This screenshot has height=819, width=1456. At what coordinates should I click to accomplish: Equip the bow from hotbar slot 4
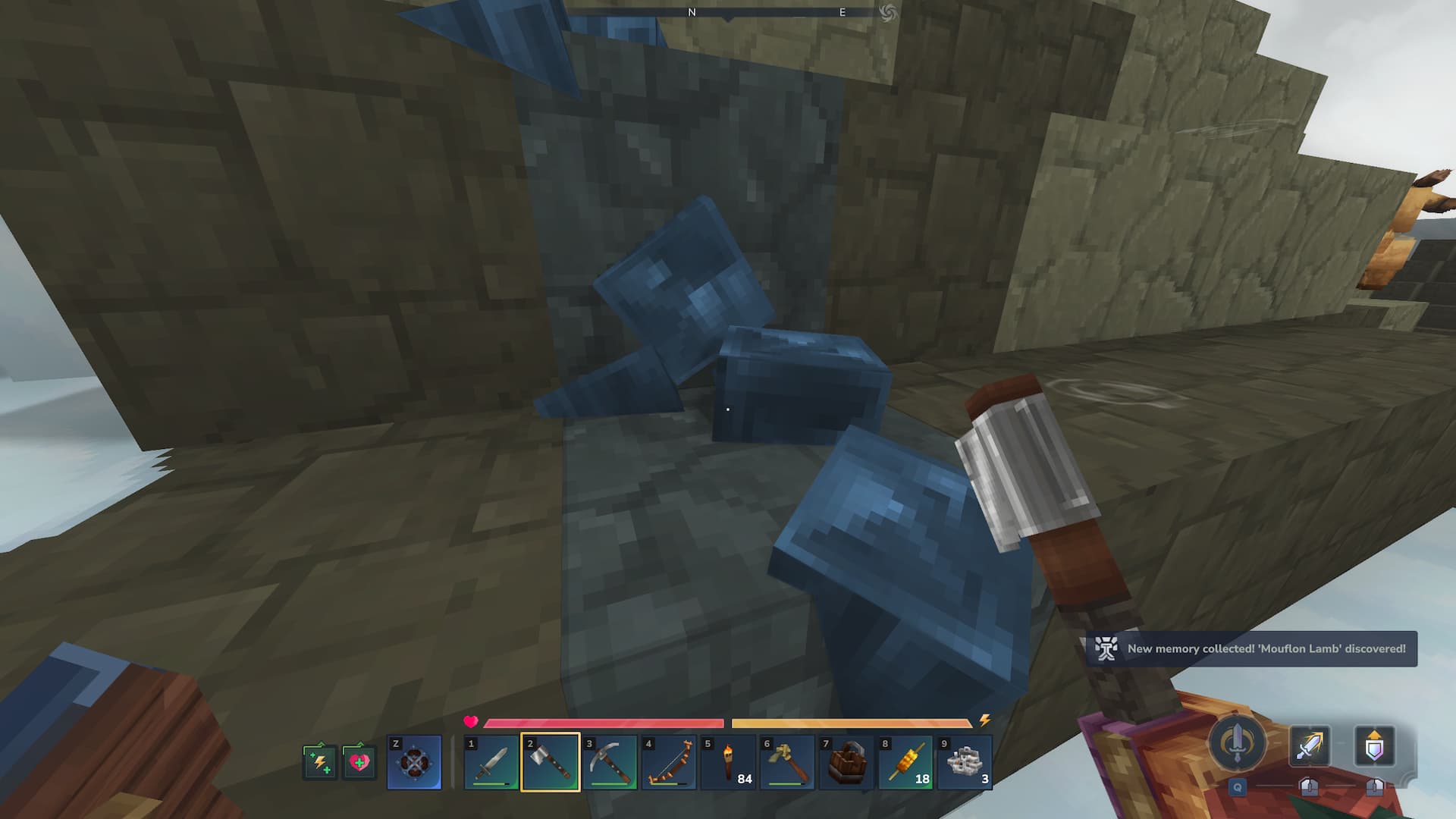[x=669, y=762]
